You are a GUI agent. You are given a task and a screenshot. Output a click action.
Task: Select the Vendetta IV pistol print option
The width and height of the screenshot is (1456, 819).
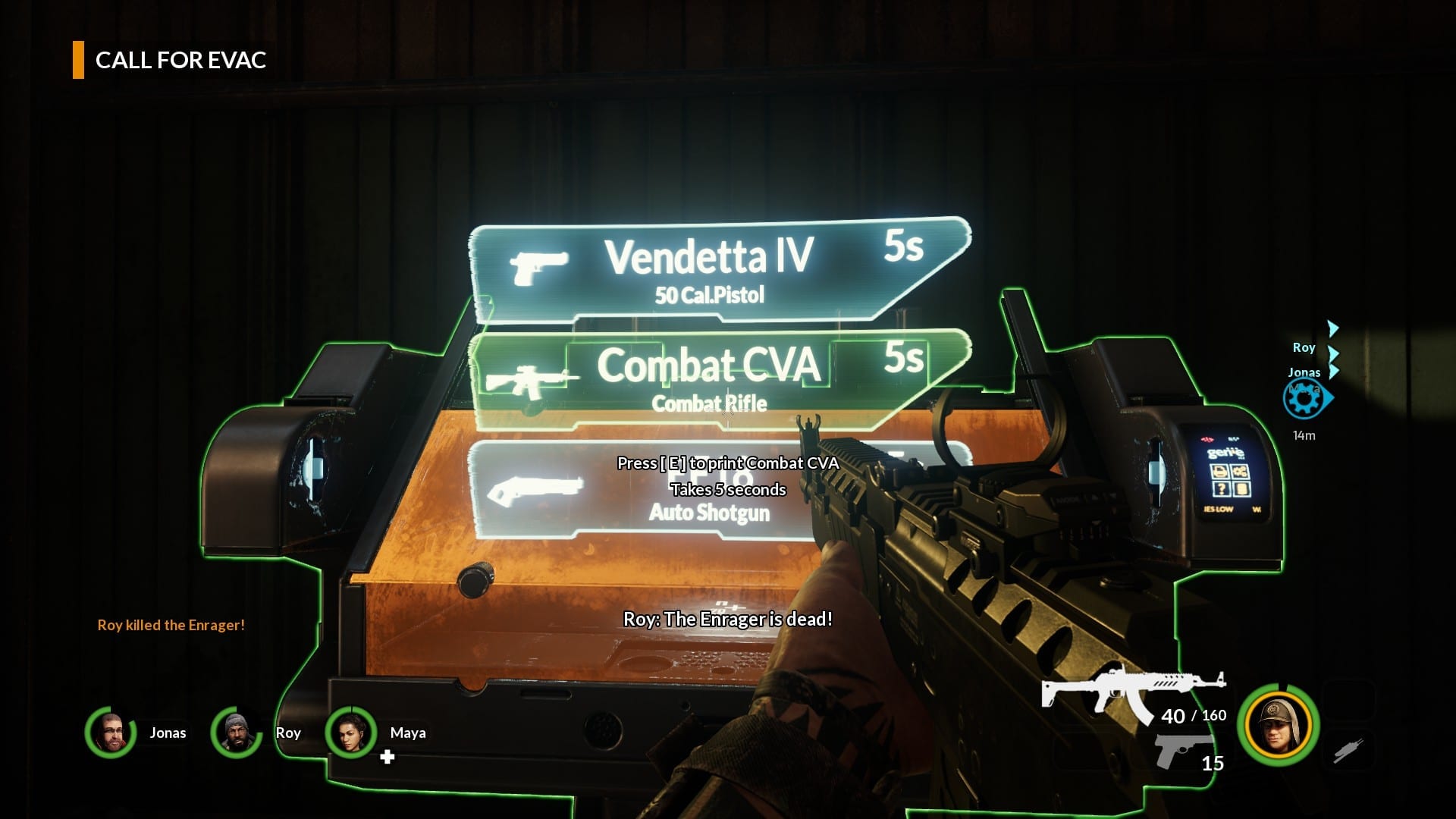click(x=709, y=269)
